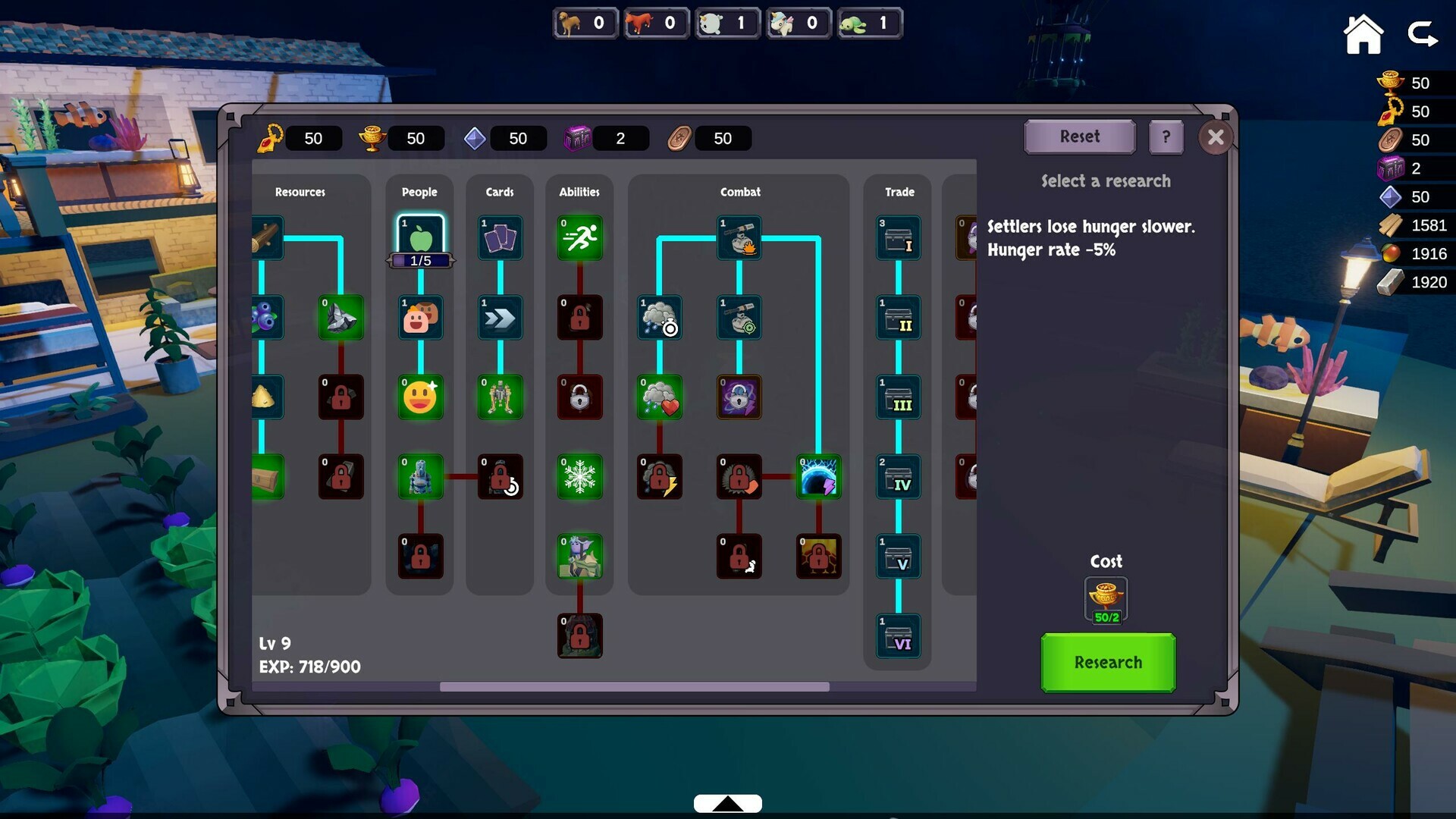Click the cost coin icon showing 50/2

click(x=1106, y=599)
